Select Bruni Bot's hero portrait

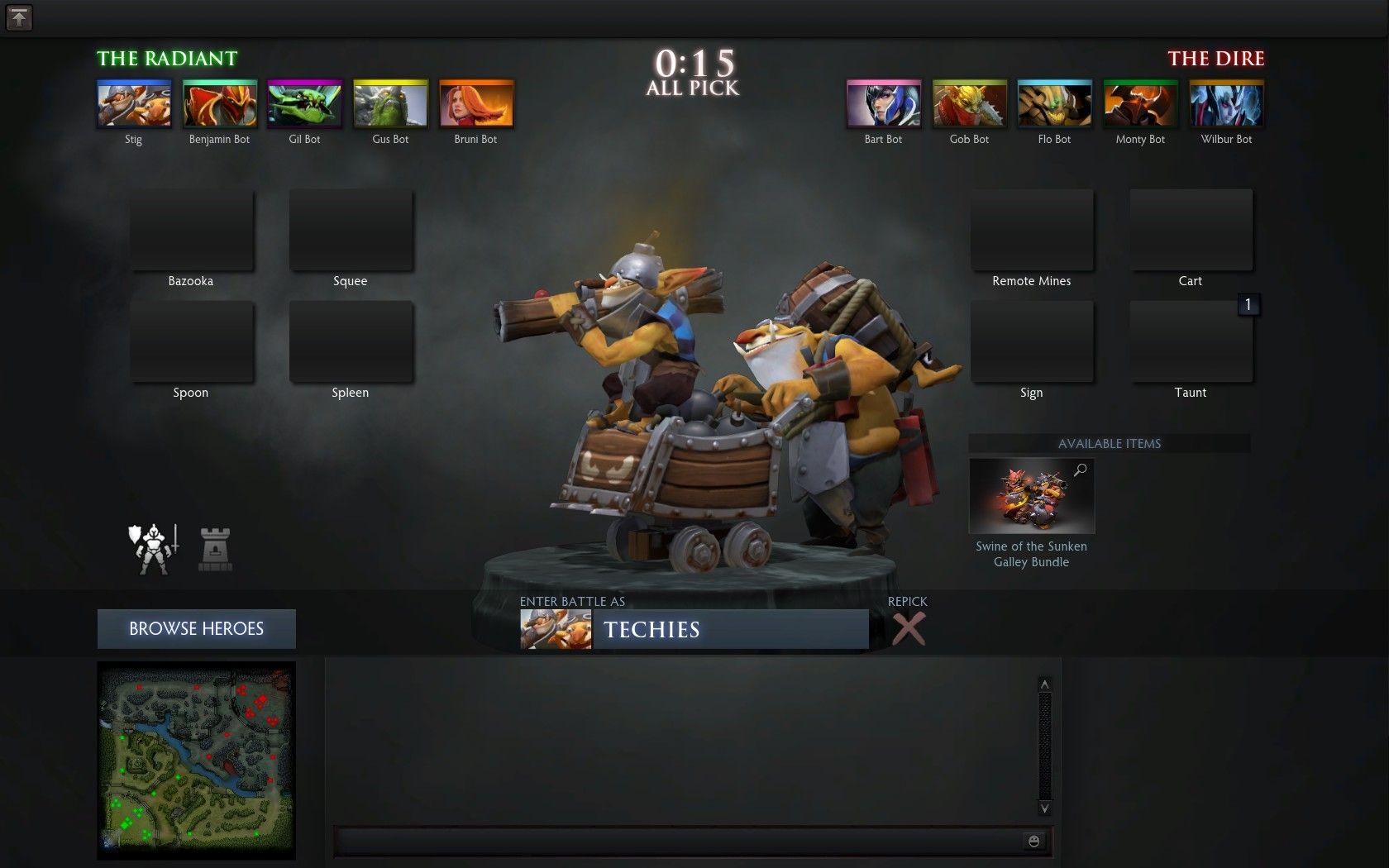(x=475, y=103)
